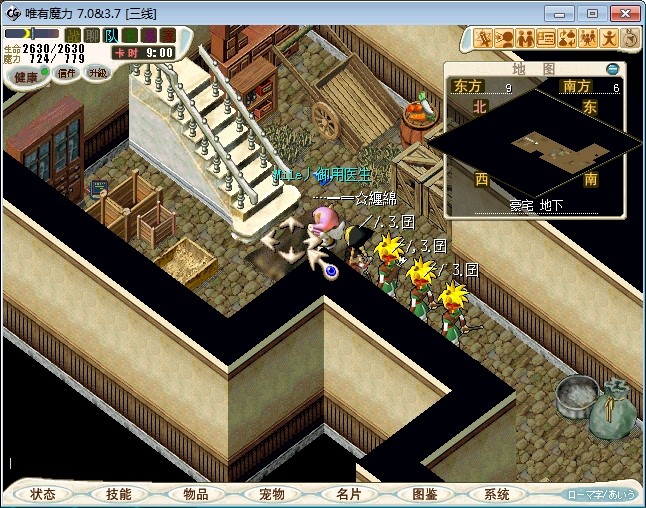Collapse the 地图 map panel with blue button
This screenshot has width=646, height=508.
[x=612, y=69]
